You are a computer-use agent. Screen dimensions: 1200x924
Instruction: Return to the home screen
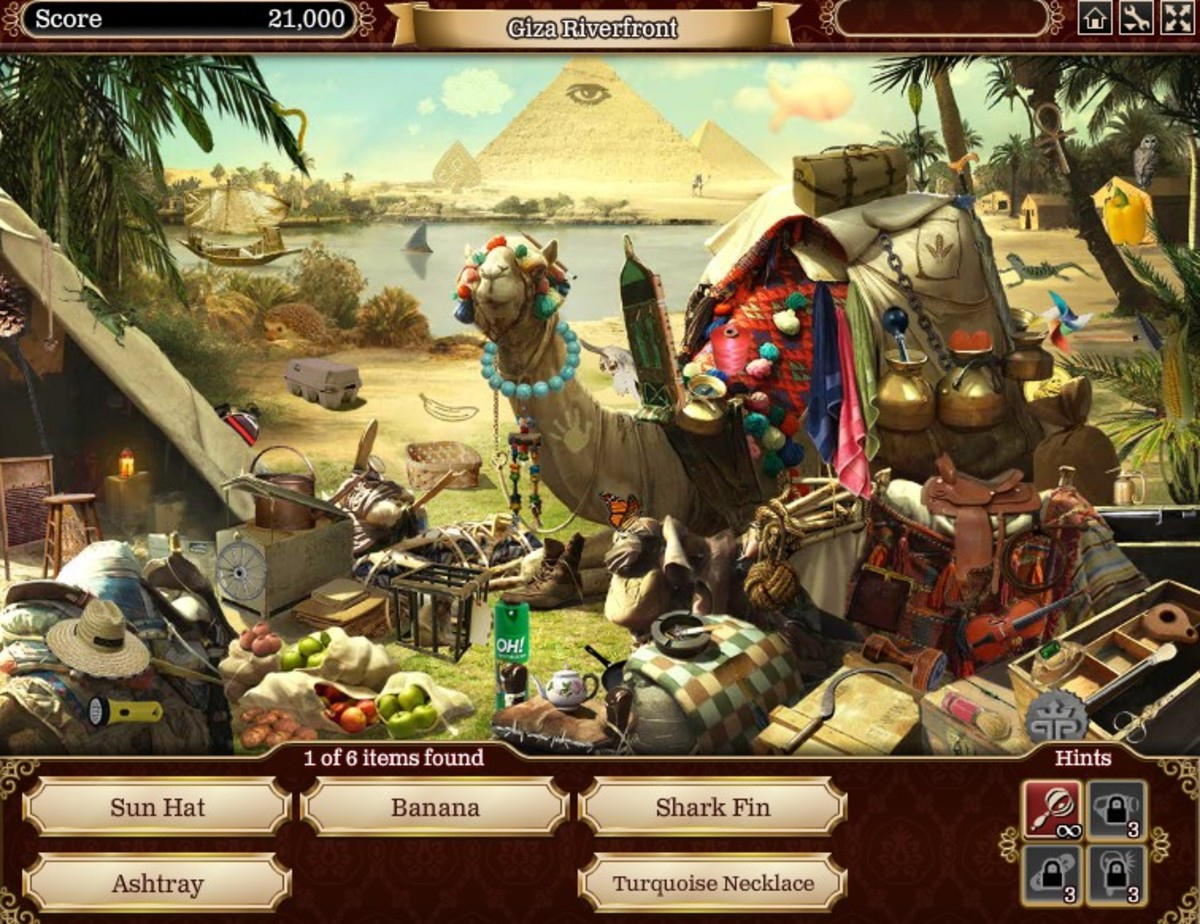pos(1094,19)
